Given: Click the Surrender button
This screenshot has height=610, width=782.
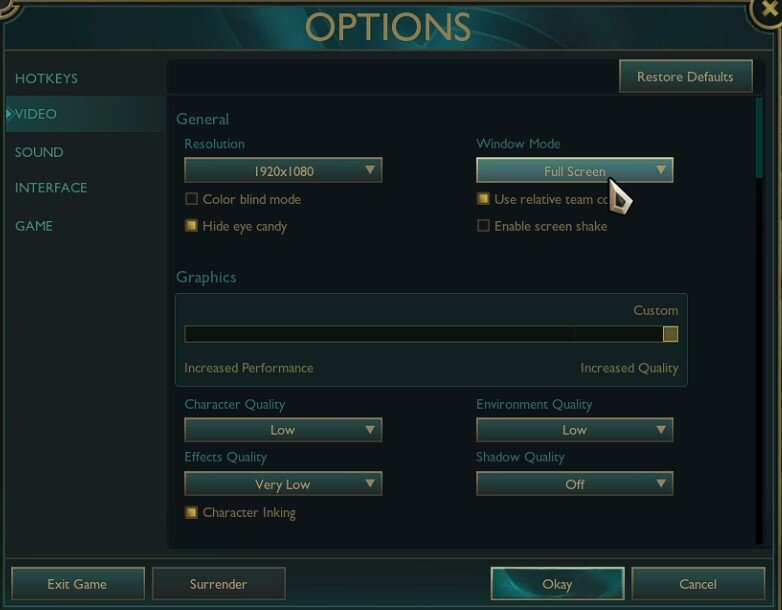Looking at the screenshot, I should (x=218, y=584).
